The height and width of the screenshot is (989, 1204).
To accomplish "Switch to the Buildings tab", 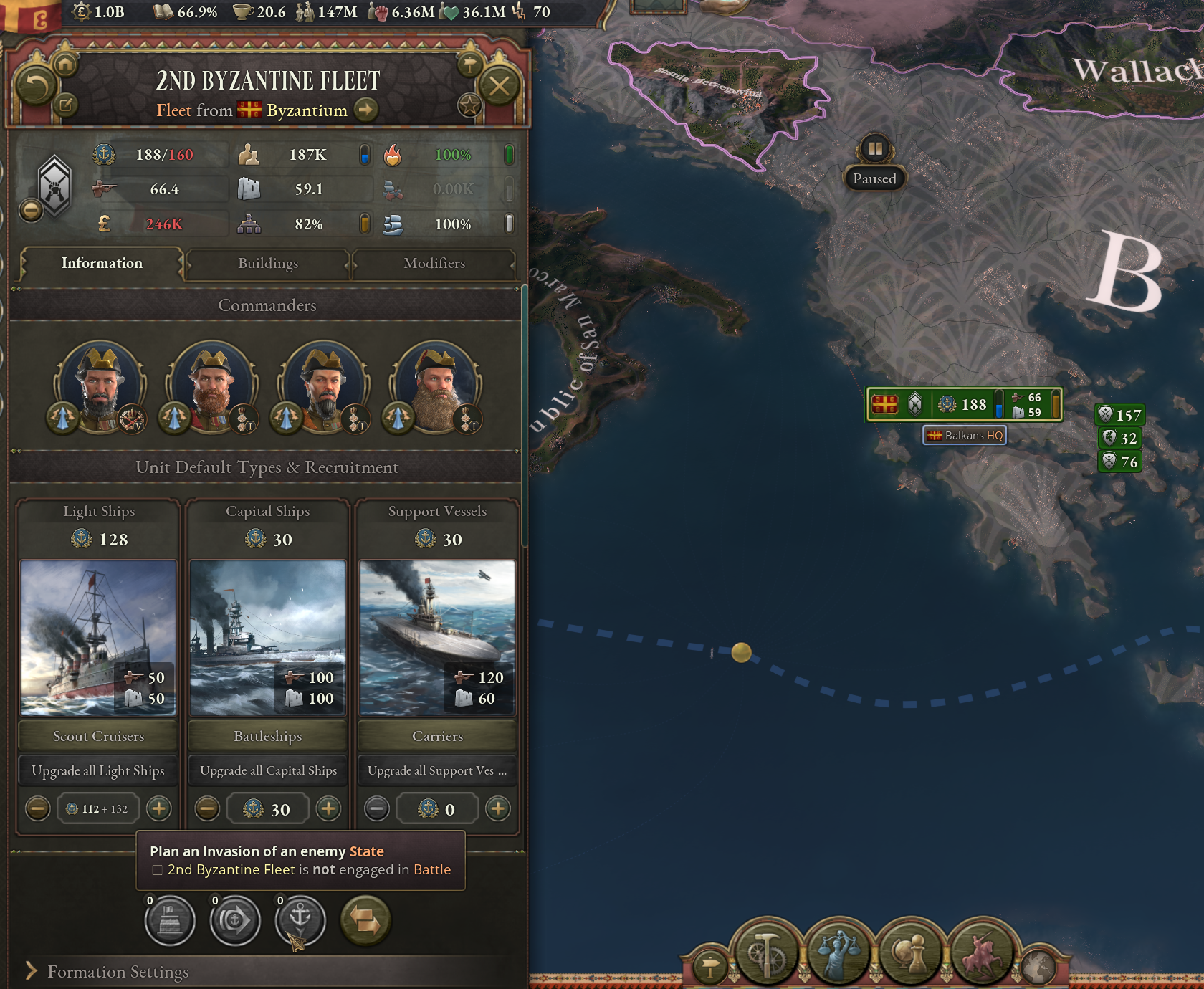I will point(267,264).
